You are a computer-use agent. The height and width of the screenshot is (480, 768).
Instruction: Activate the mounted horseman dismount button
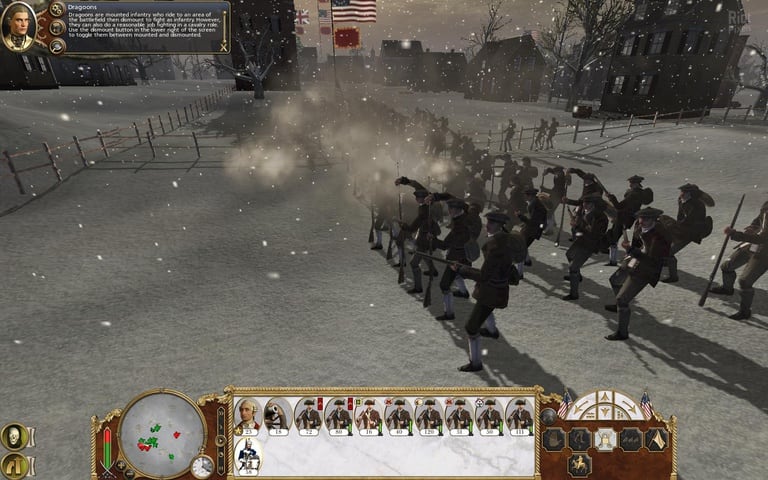click(579, 465)
